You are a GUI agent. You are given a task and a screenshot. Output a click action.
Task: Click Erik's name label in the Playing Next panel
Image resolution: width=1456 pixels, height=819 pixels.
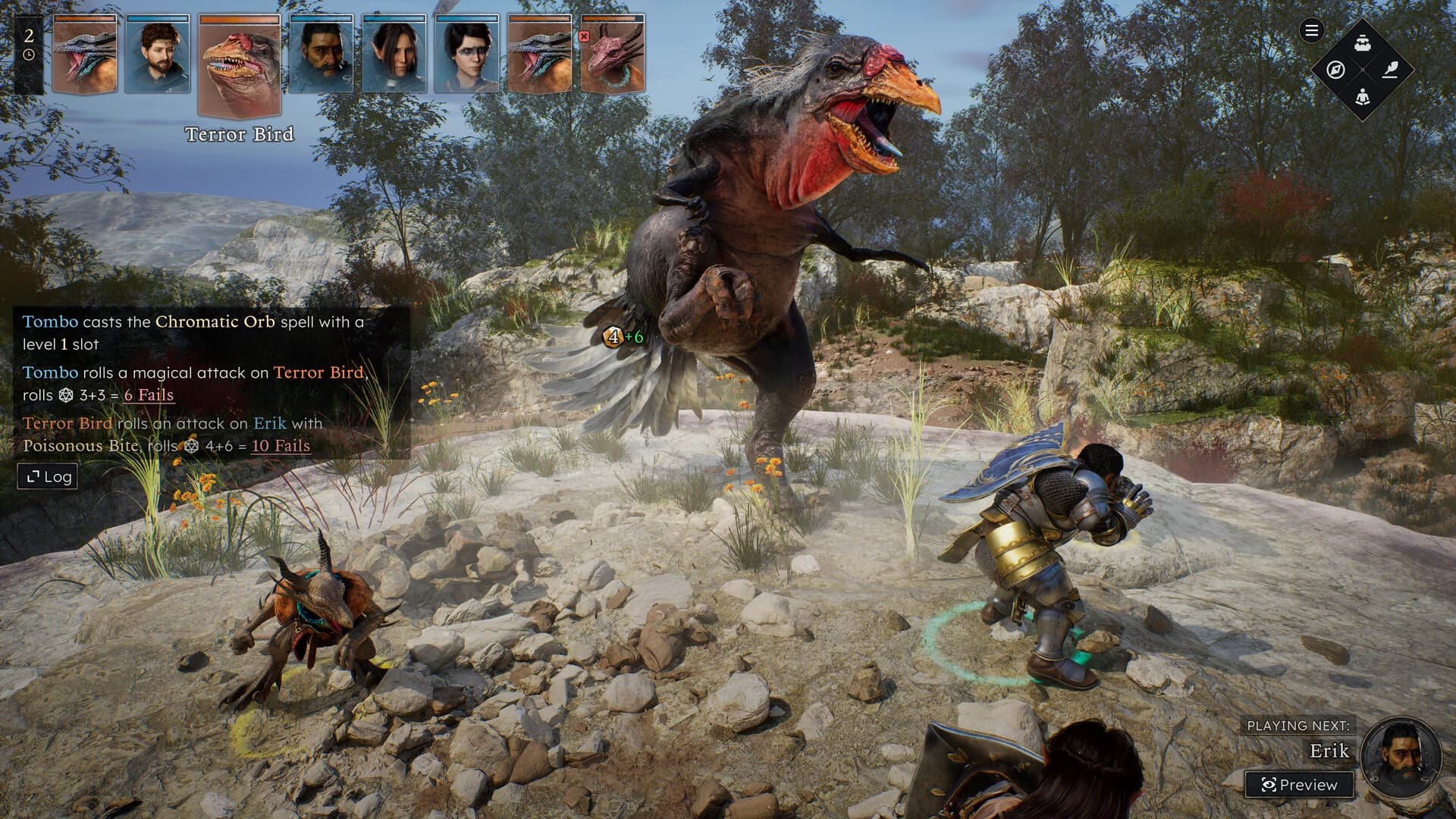1331,752
